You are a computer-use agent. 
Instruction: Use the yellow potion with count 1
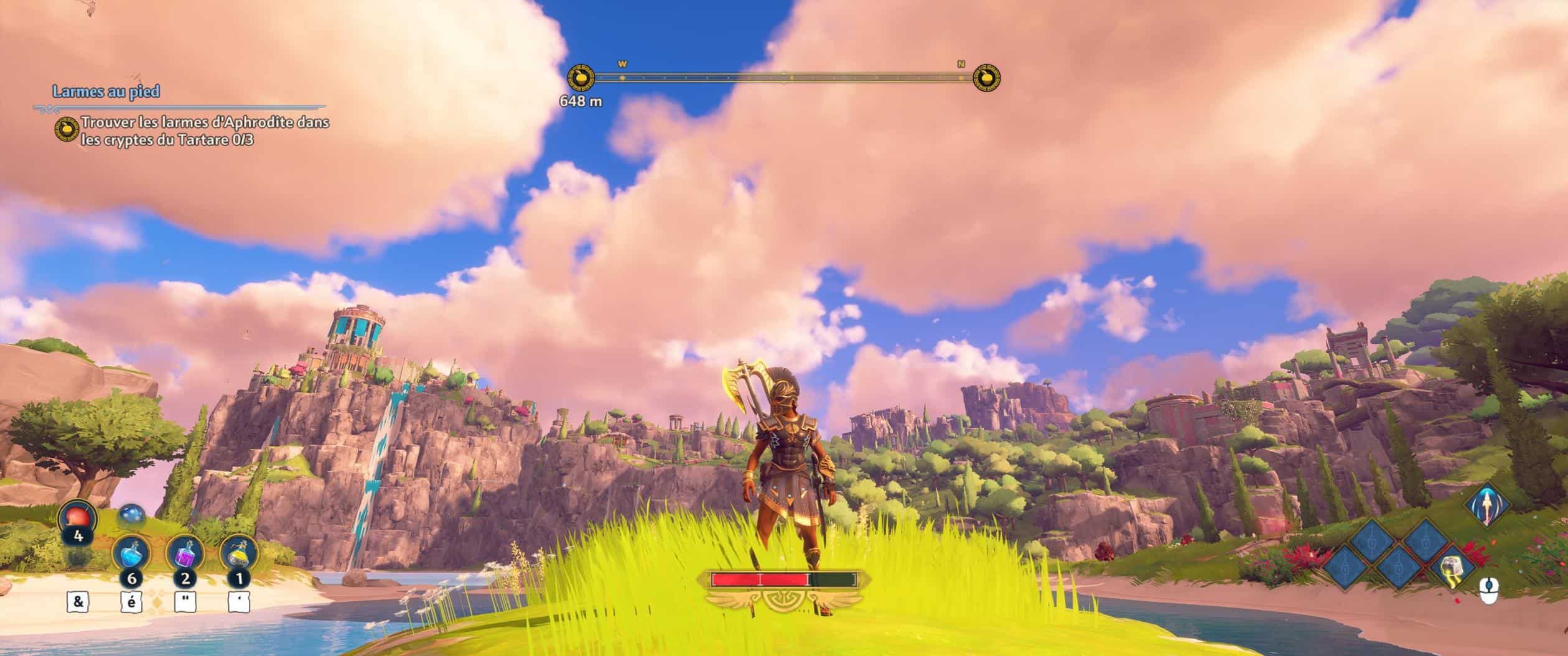pos(238,553)
